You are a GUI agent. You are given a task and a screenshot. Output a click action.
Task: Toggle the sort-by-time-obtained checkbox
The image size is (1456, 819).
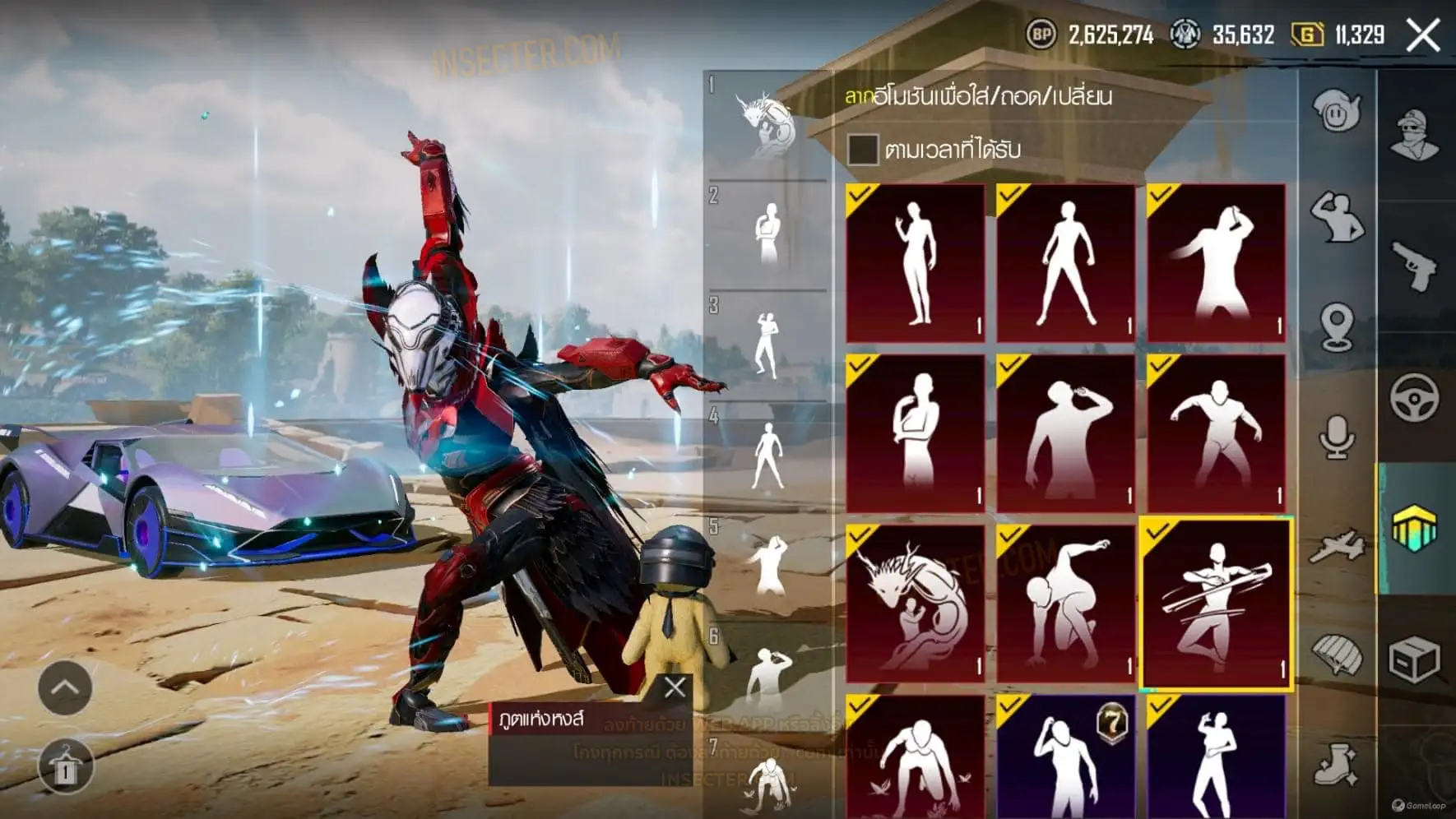pyautogui.click(x=862, y=149)
